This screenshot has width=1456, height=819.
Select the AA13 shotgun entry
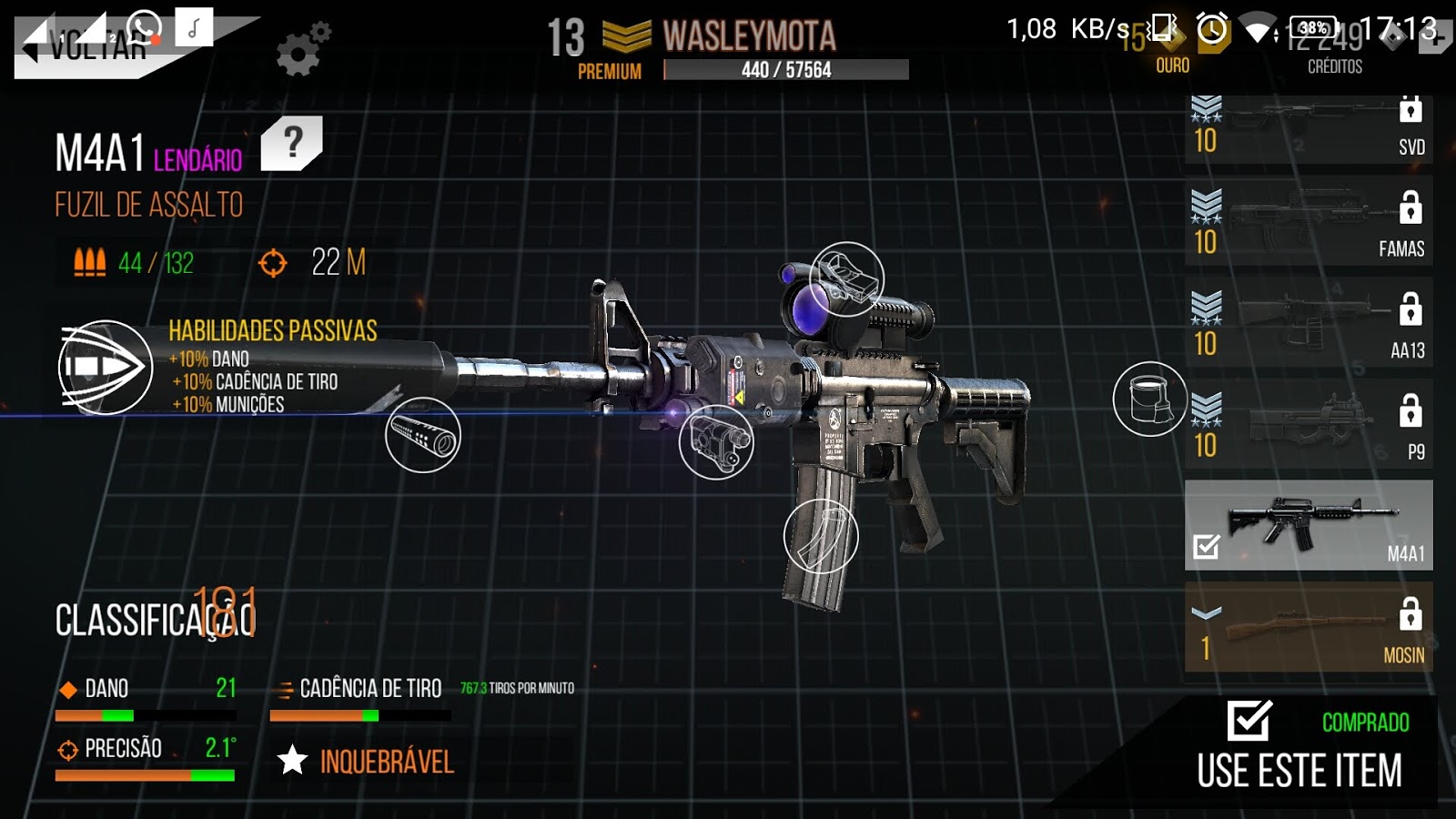pos(1309,325)
